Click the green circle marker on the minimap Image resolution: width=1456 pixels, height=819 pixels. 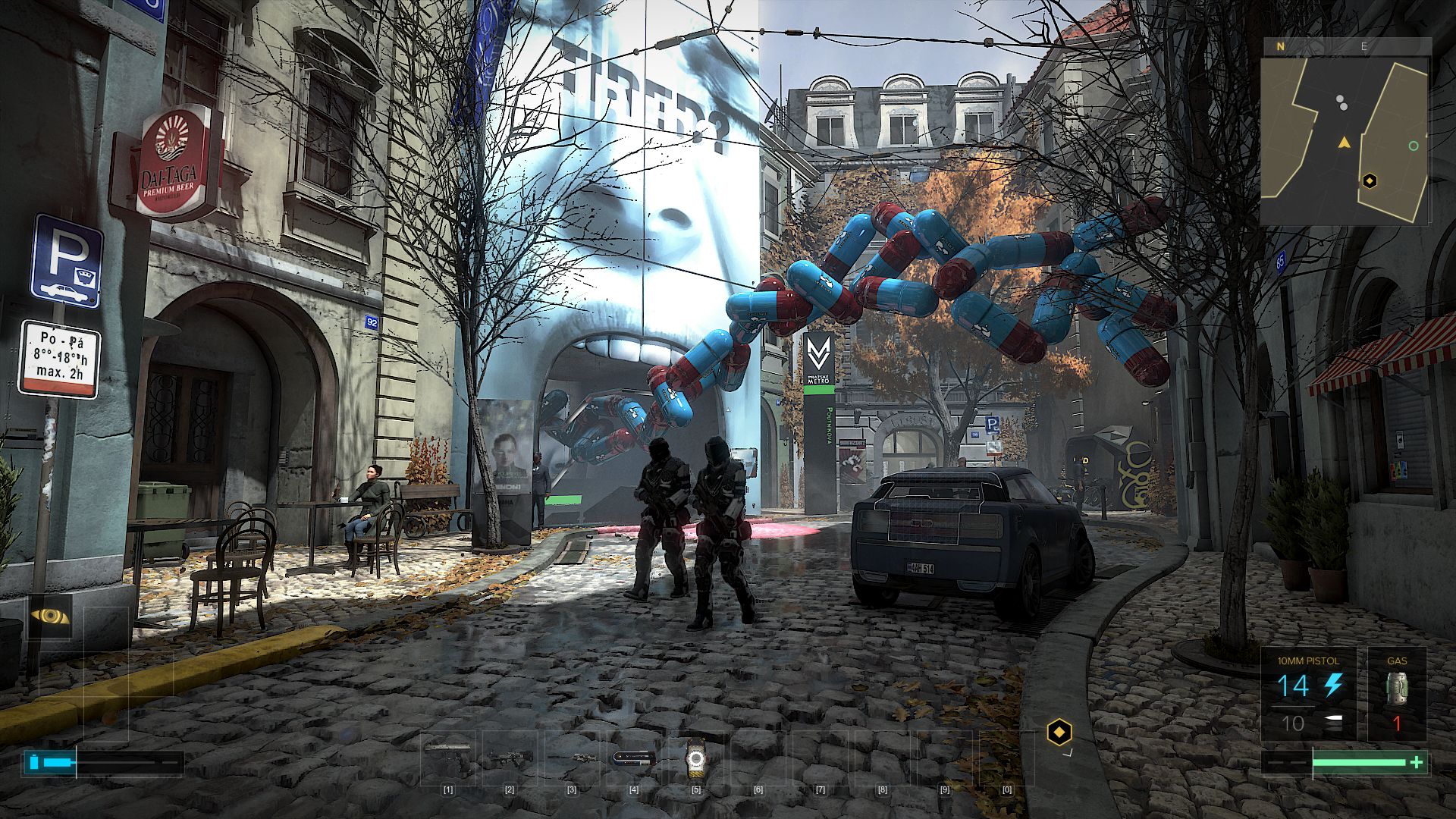(1413, 146)
